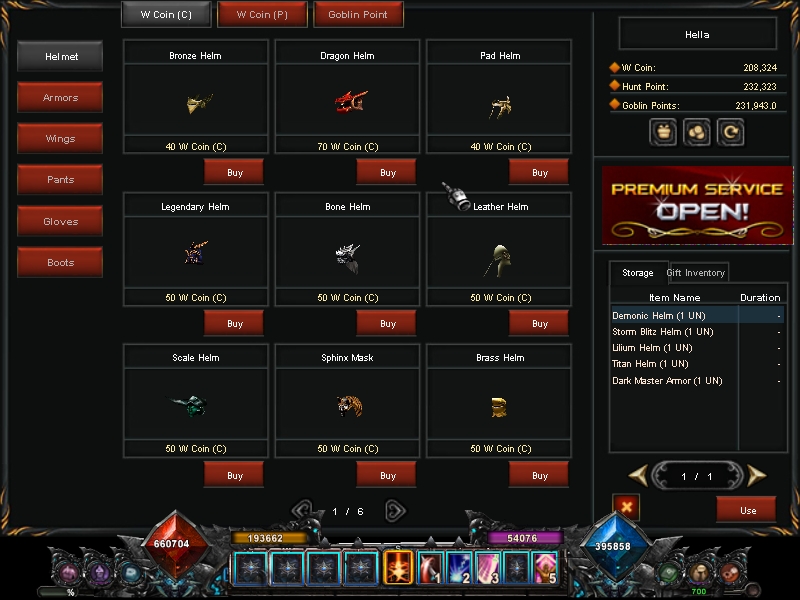Select the Boots category

coord(60,262)
